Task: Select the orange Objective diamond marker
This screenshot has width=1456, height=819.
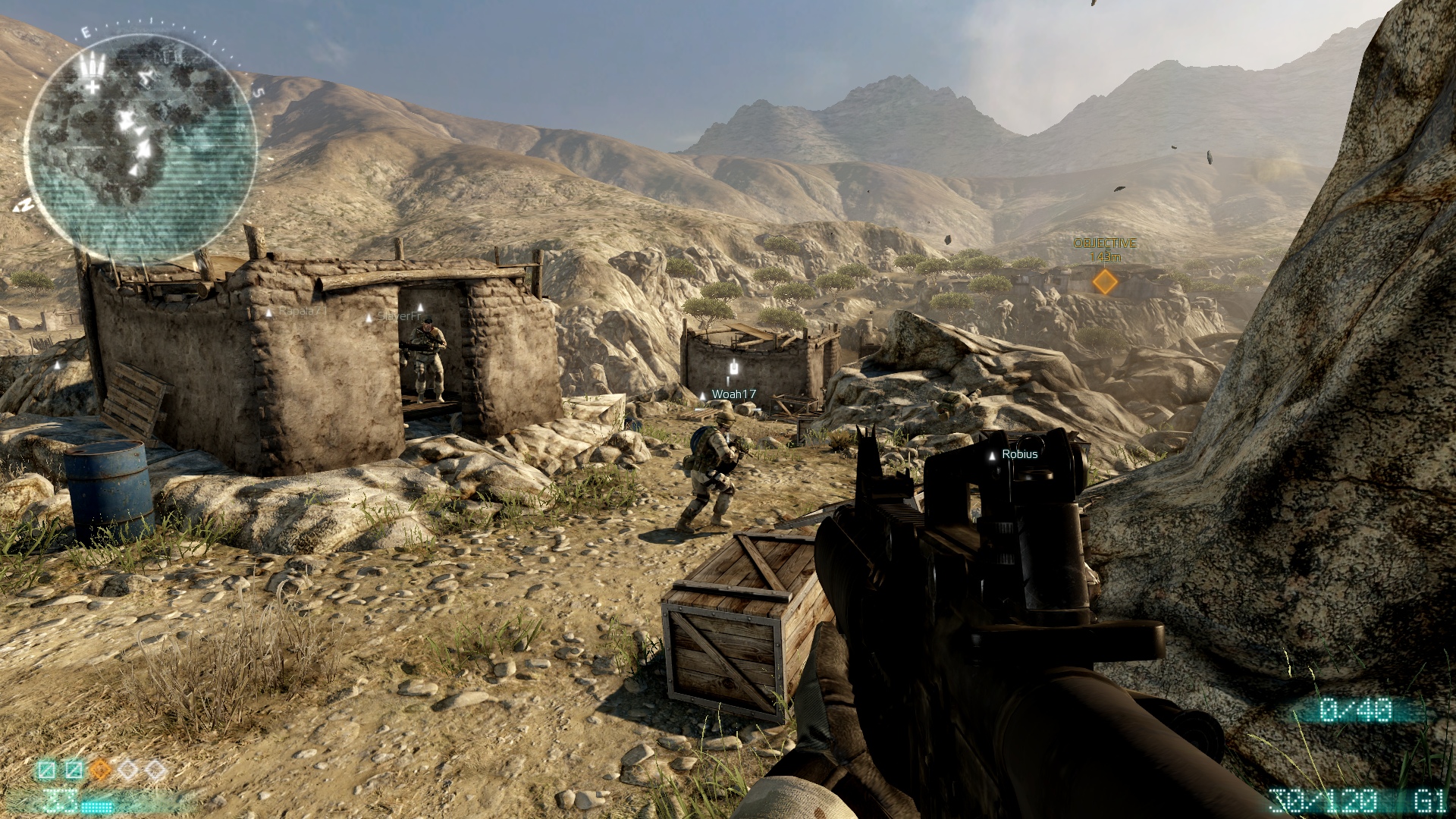Action: click(1104, 282)
